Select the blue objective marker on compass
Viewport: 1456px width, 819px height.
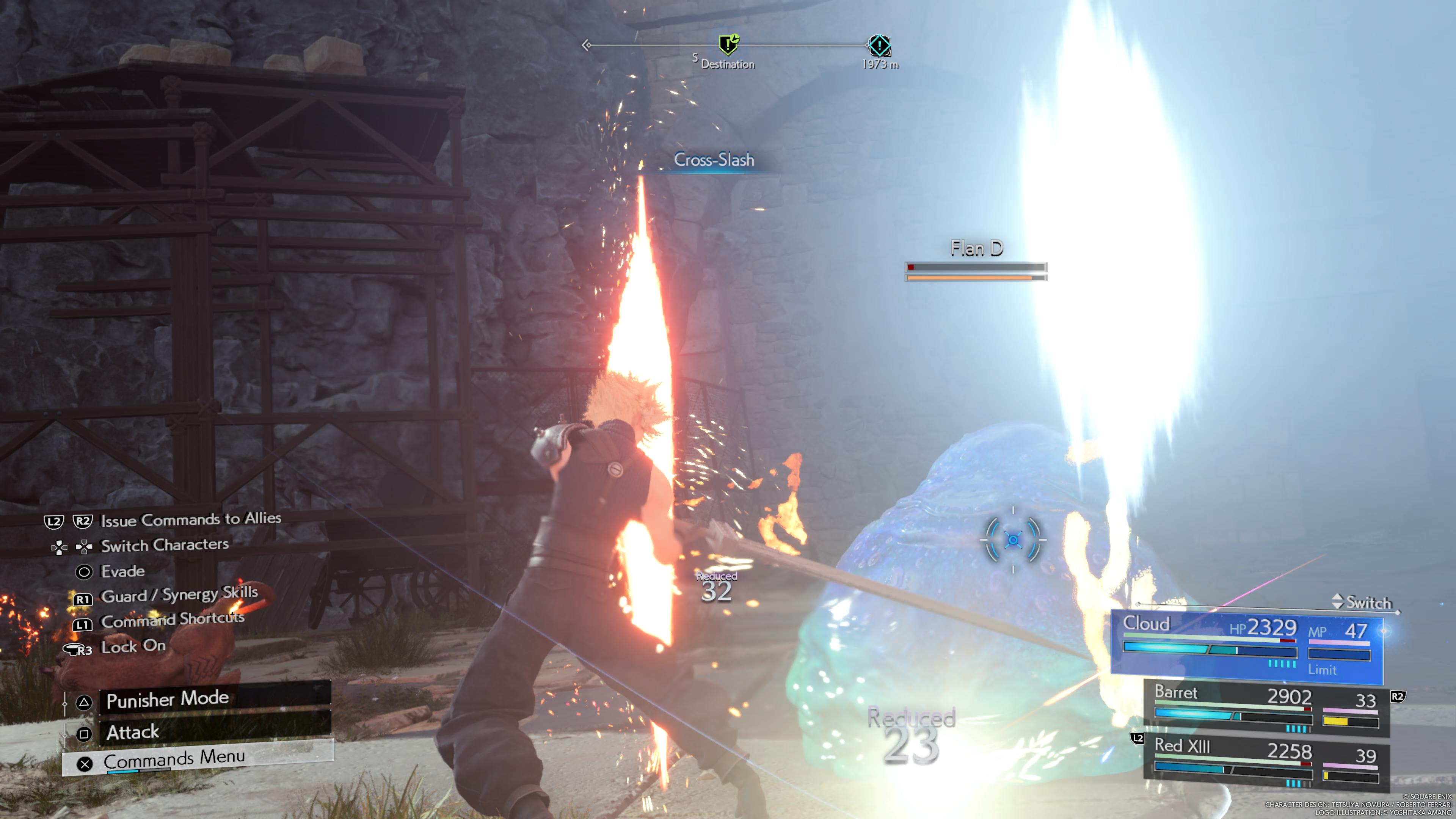pyautogui.click(x=879, y=45)
